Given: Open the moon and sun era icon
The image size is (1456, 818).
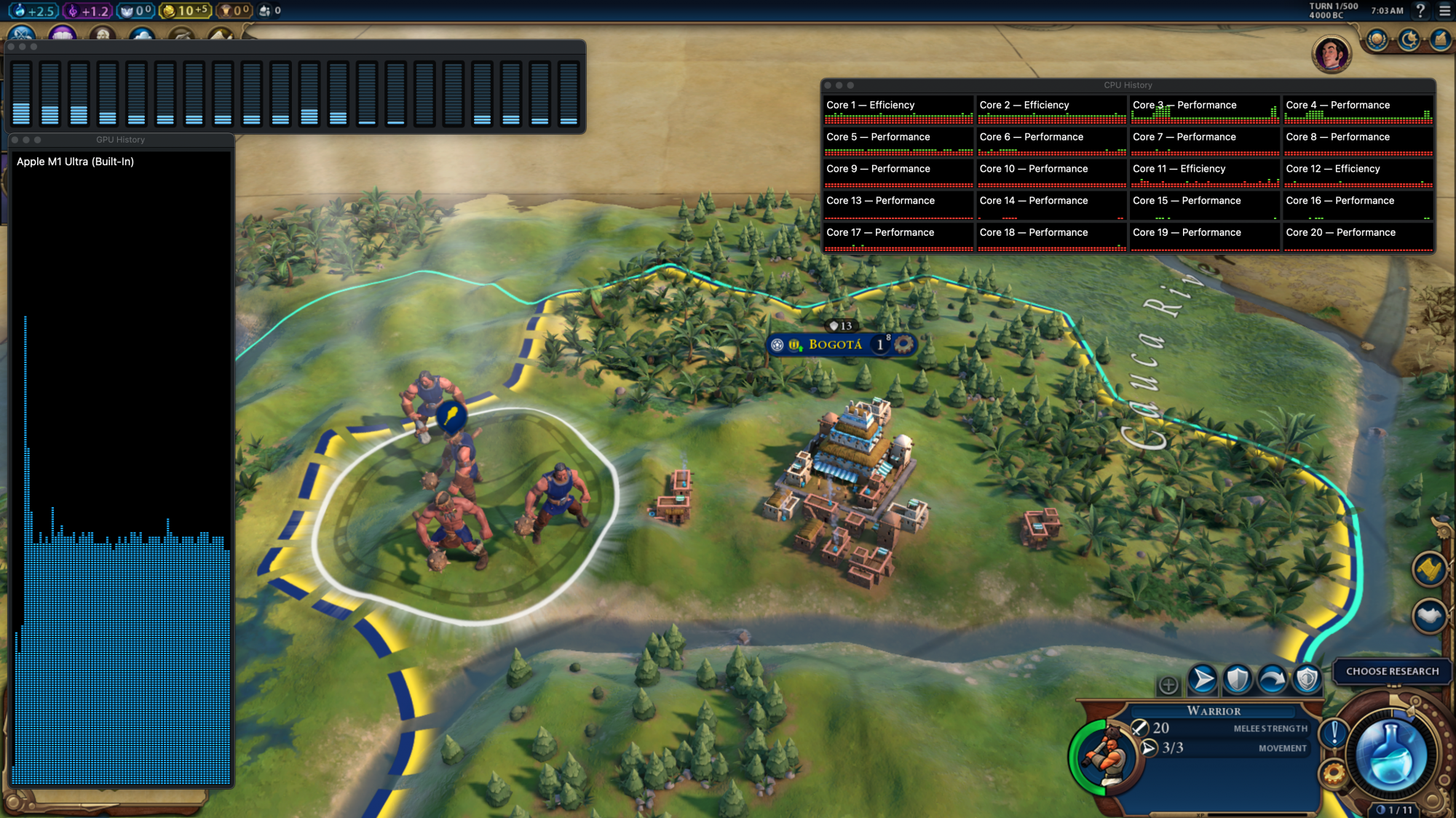Looking at the screenshot, I should click(x=1409, y=39).
